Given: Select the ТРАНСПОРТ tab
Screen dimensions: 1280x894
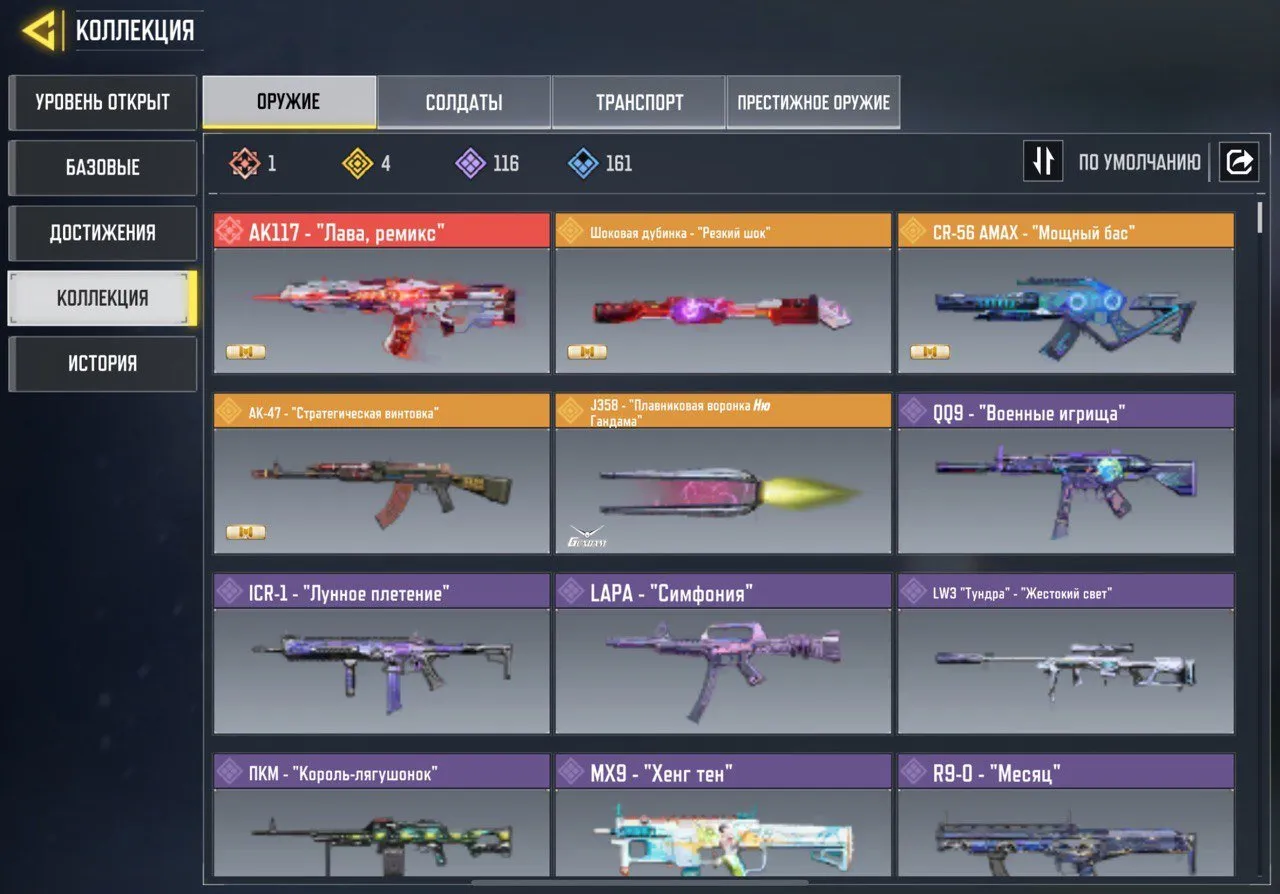Looking at the screenshot, I should [639, 101].
